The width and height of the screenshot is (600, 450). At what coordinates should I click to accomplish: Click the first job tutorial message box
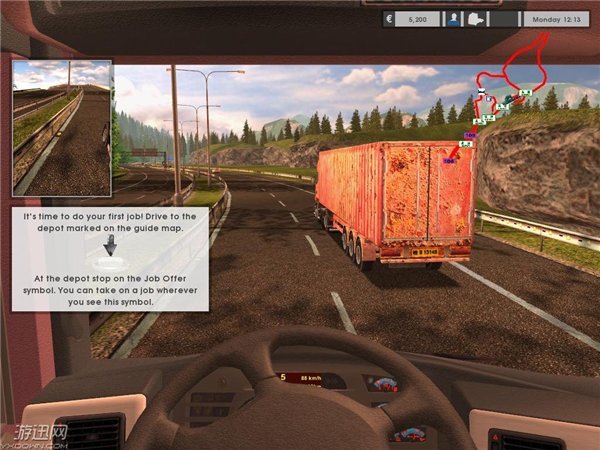[x=111, y=260]
